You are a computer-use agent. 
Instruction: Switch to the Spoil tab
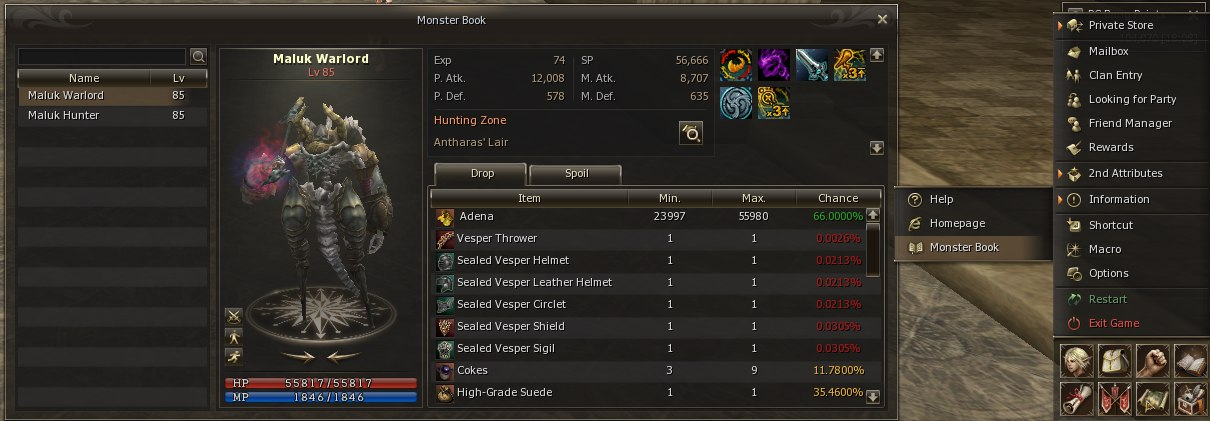(575, 173)
